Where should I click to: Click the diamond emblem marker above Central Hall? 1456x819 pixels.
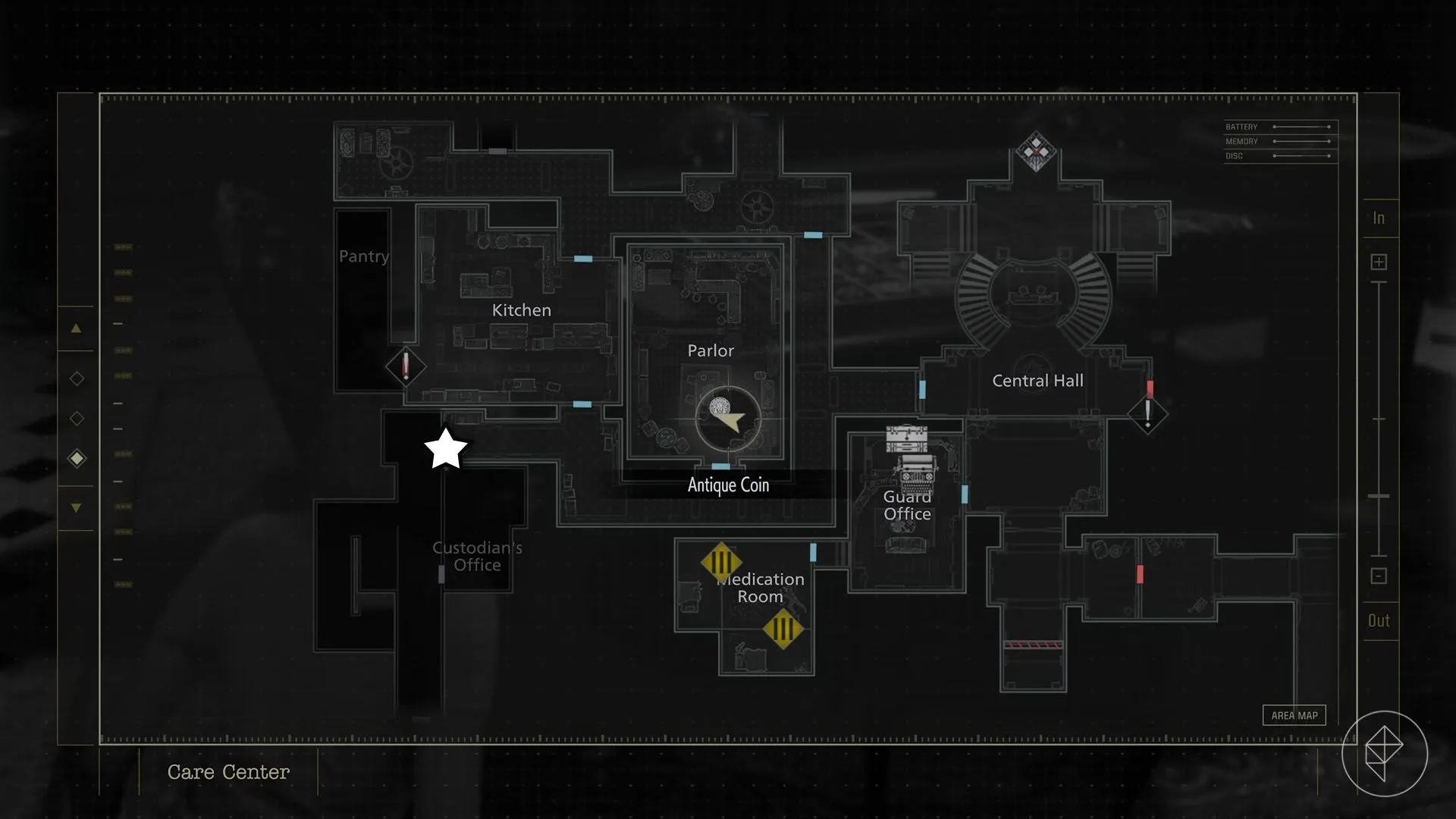pyautogui.click(x=1036, y=152)
